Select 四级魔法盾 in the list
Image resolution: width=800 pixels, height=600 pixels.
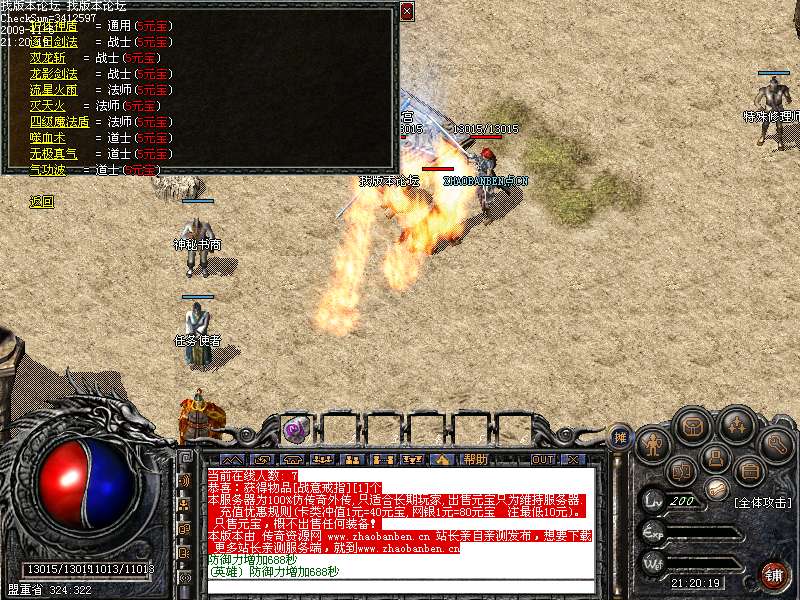[x=60, y=122]
